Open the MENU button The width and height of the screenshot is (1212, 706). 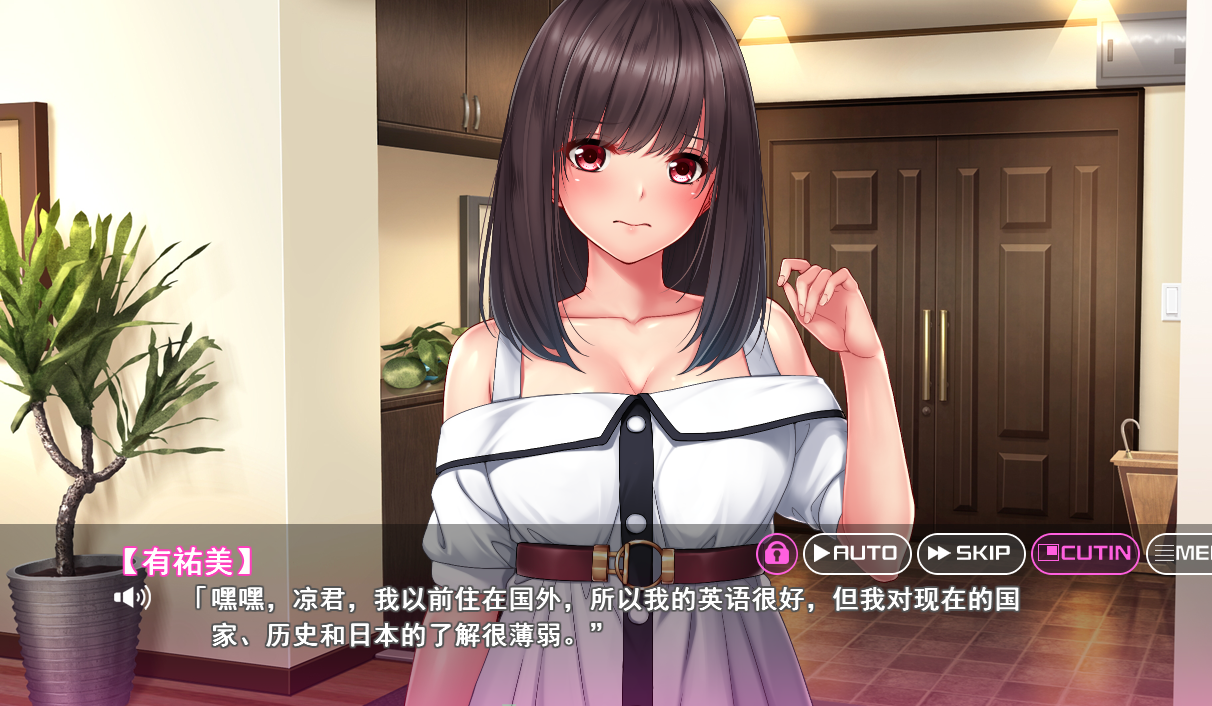pyautogui.click(x=1182, y=553)
